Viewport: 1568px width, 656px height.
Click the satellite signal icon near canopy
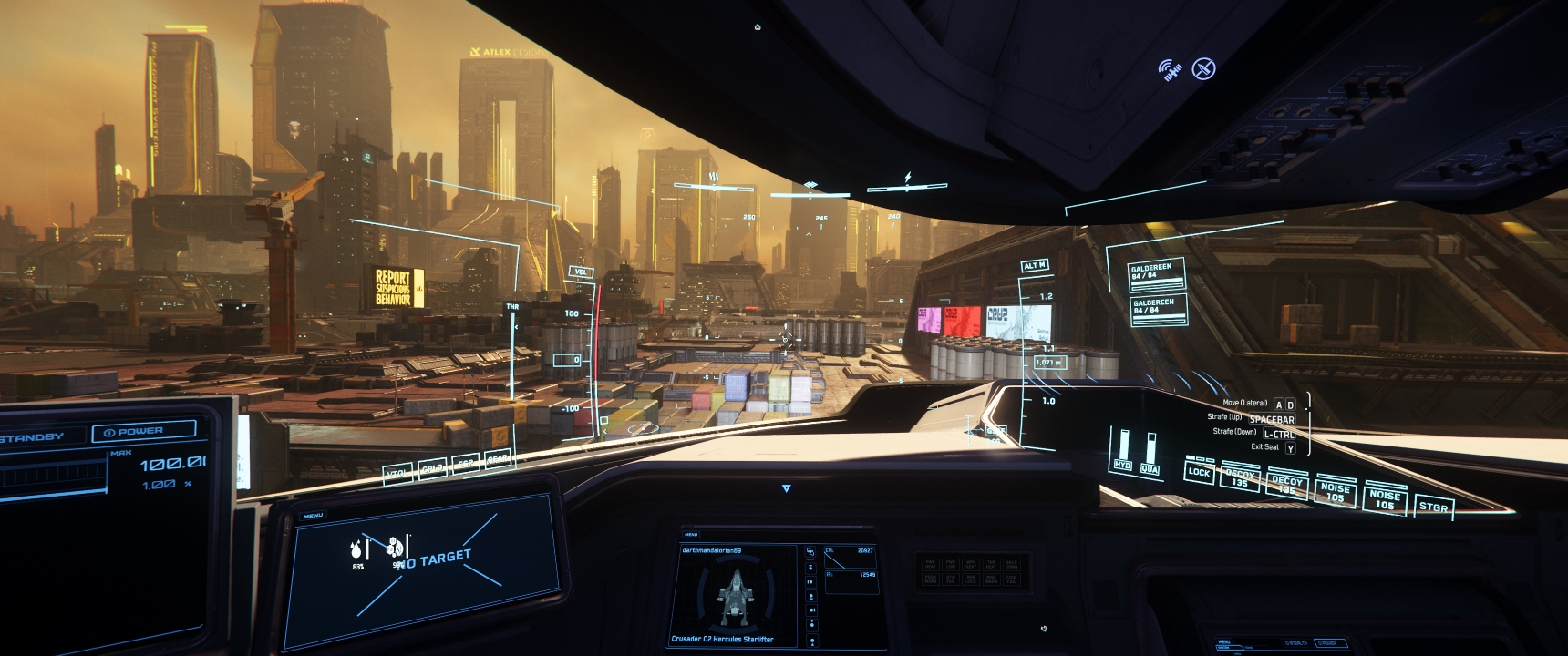click(x=1170, y=69)
